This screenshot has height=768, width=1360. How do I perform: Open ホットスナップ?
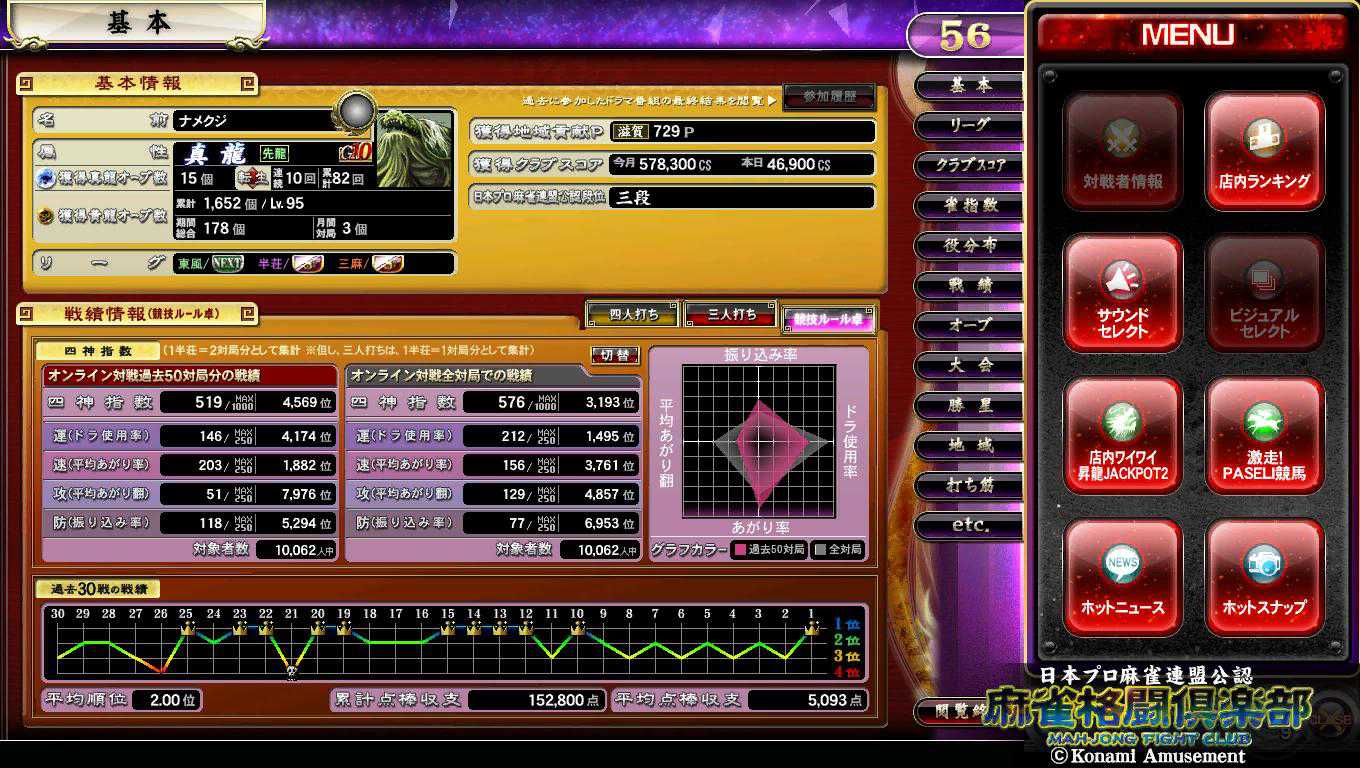coord(1264,578)
